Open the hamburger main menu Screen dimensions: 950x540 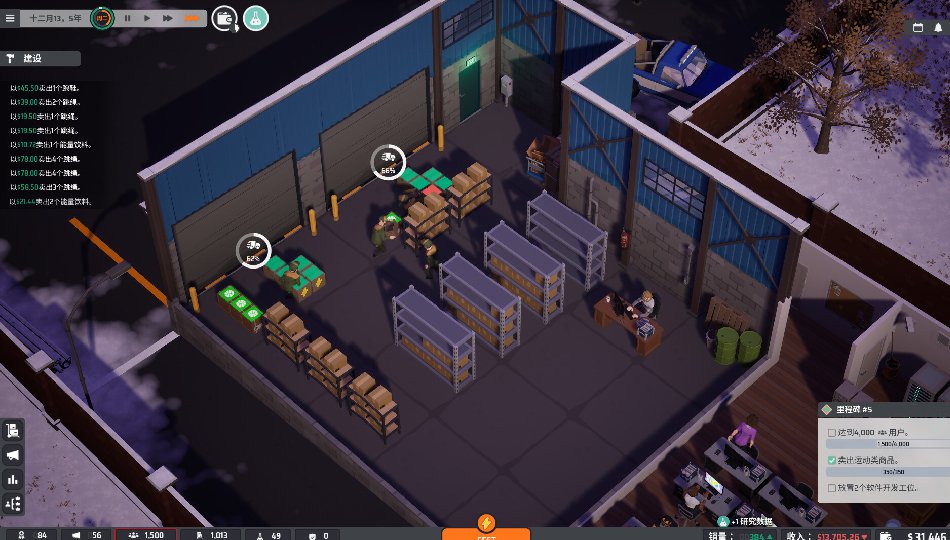(10, 18)
